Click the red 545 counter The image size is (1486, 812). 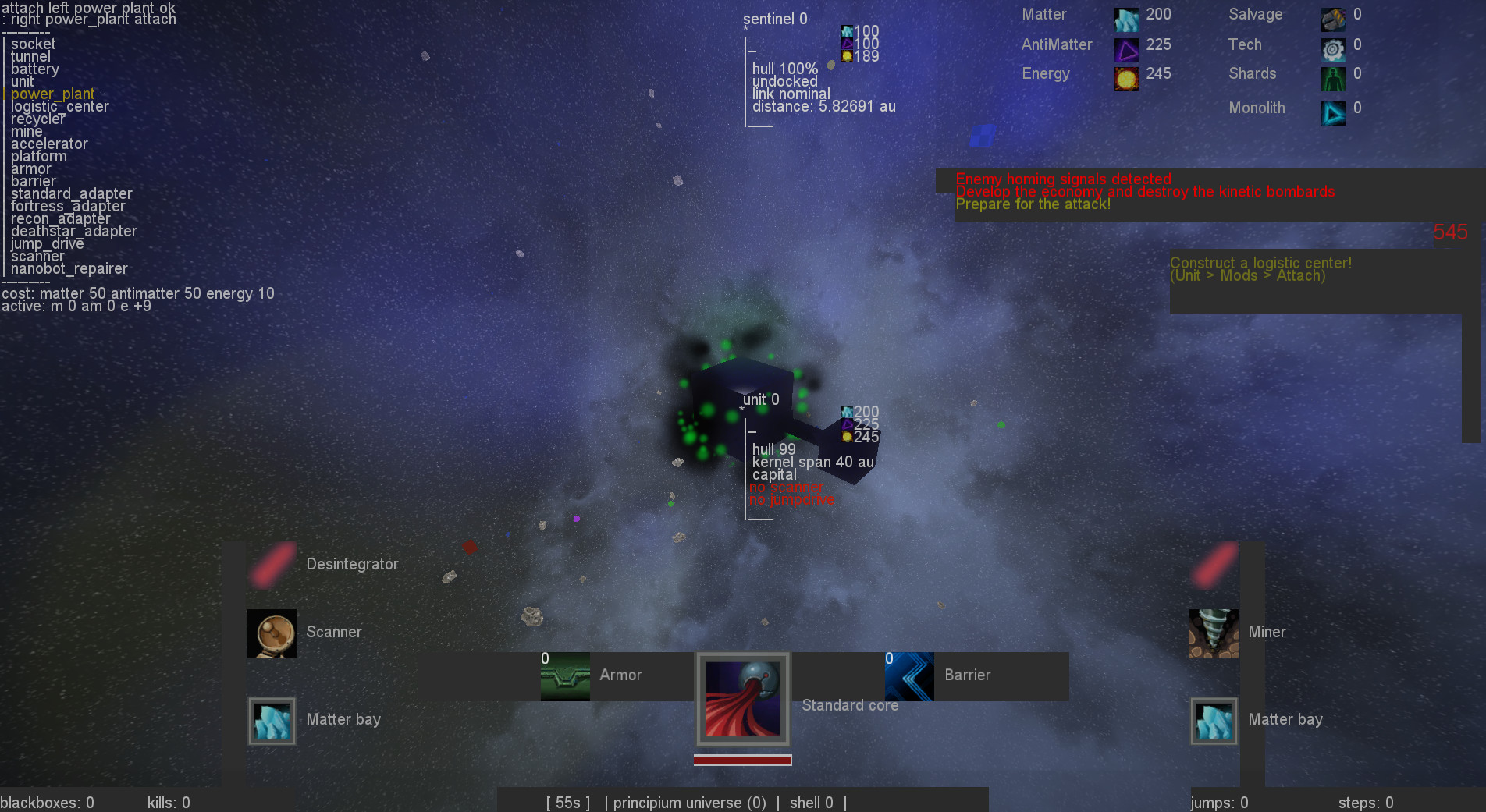tap(1451, 232)
